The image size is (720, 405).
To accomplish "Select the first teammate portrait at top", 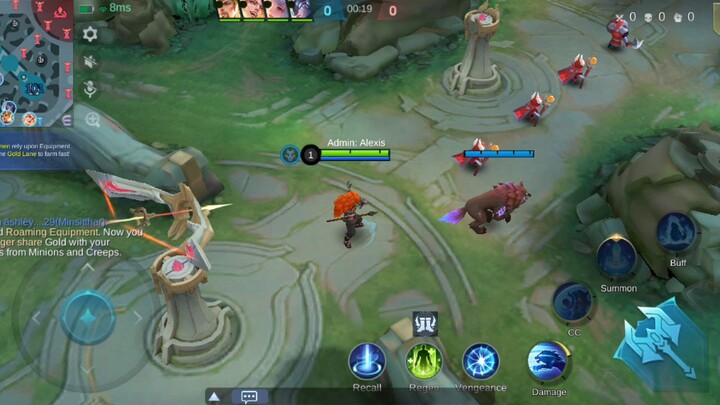I will coord(228,9).
